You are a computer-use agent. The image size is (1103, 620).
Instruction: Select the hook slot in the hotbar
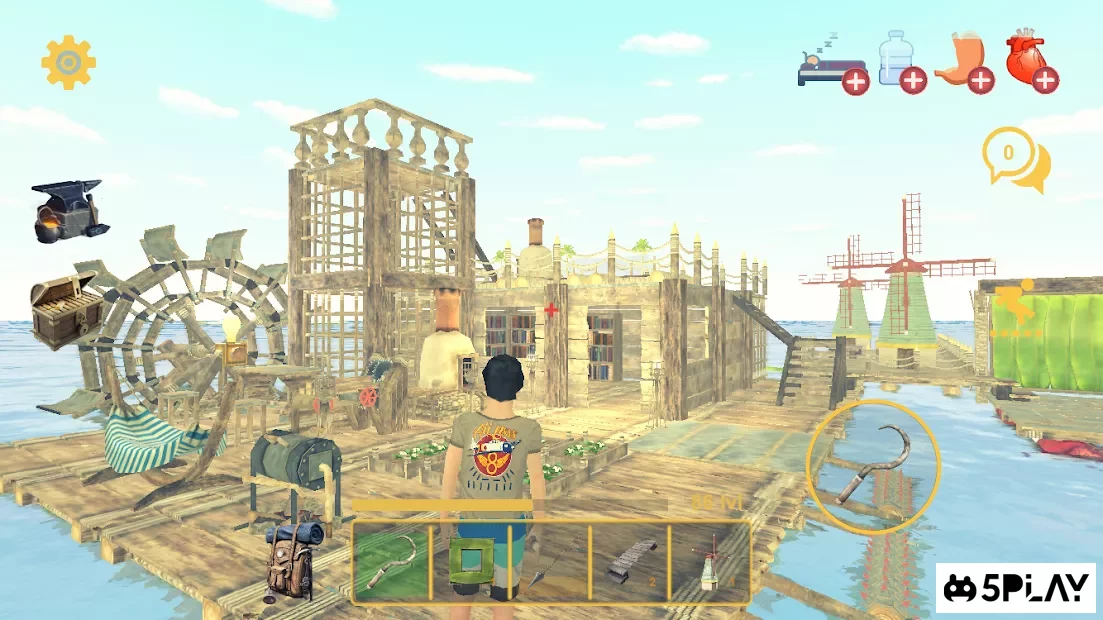391,563
